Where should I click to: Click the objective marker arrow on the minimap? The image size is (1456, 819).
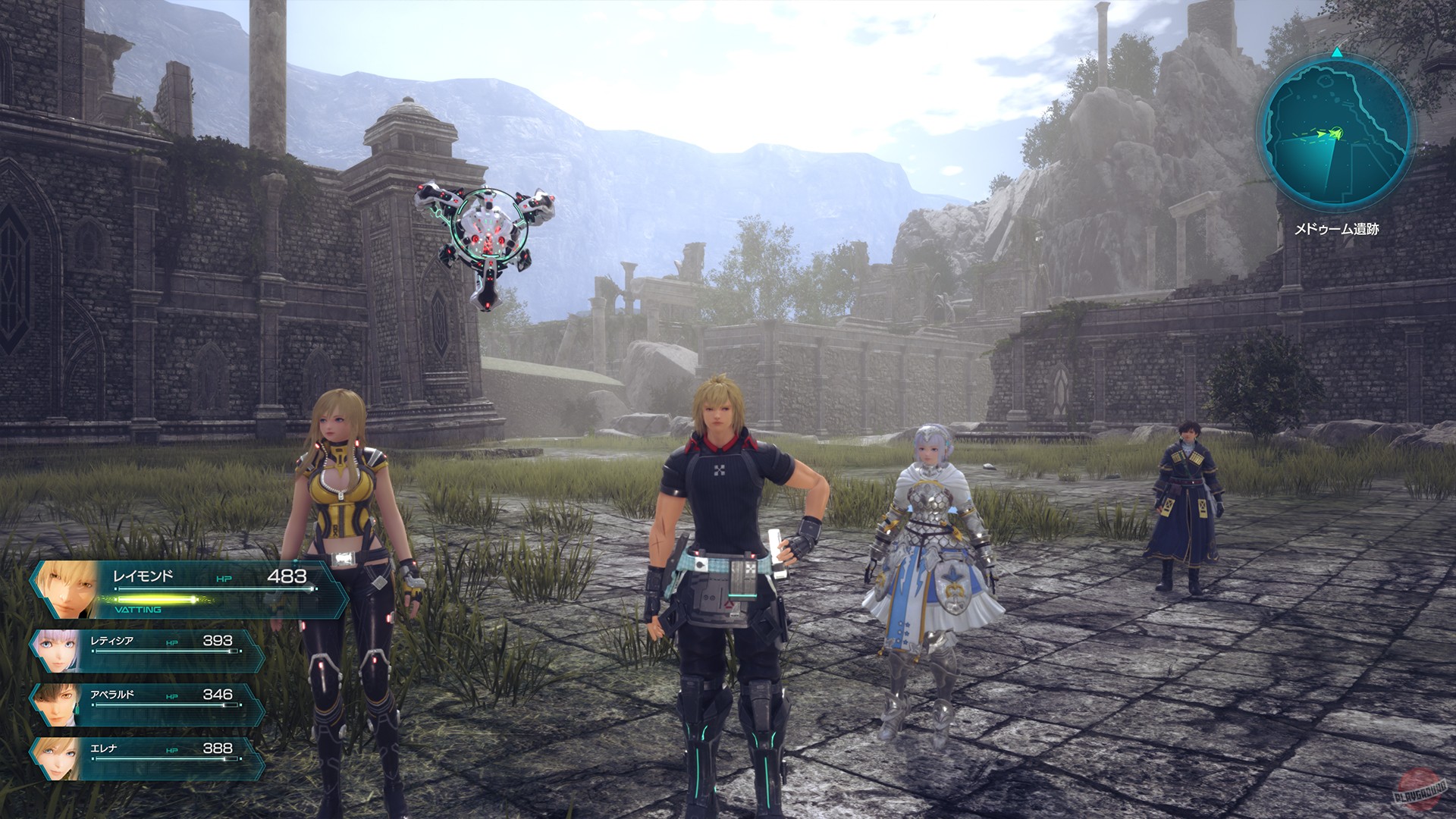[x=1321, y=134]
